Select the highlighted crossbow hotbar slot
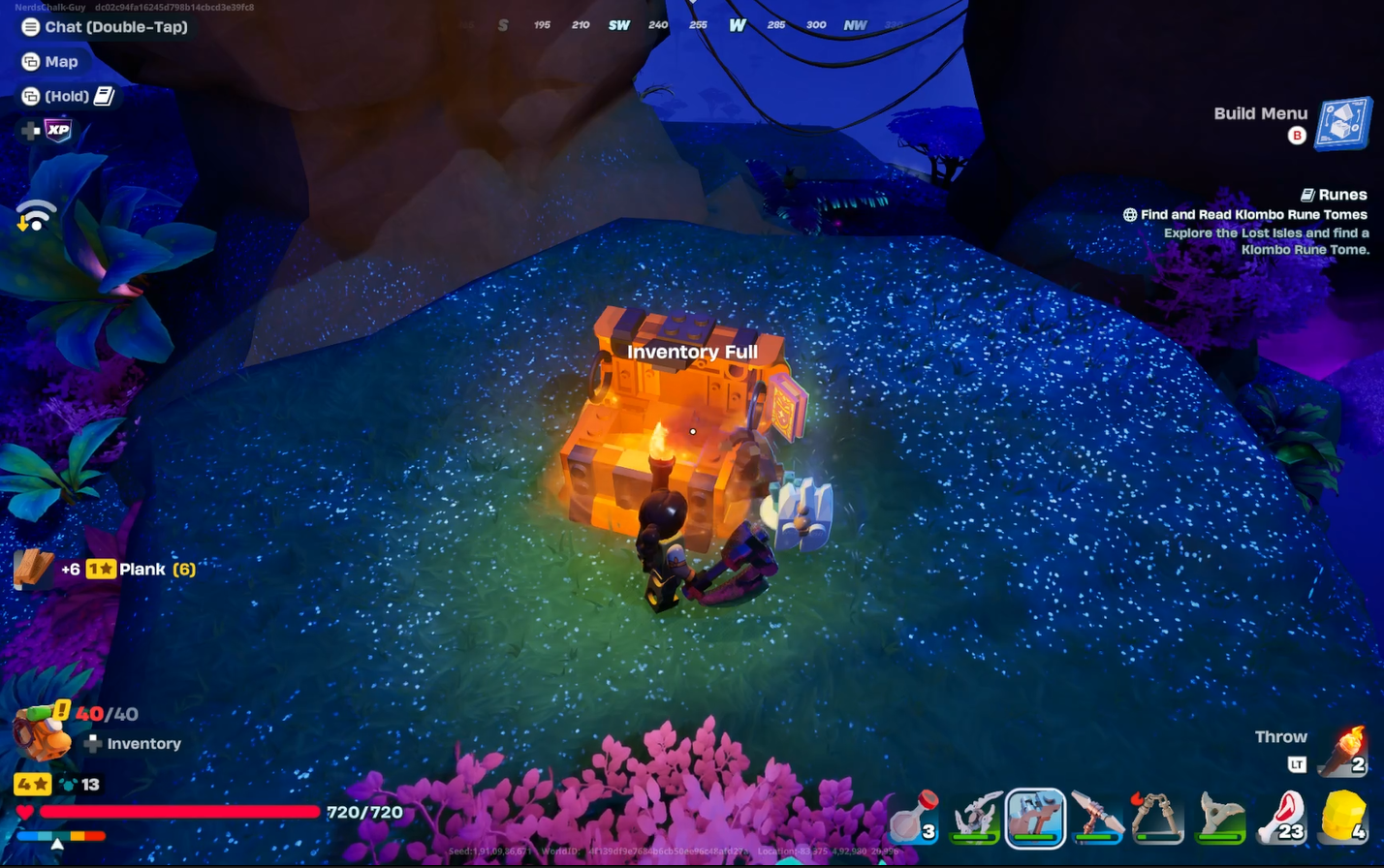 click(1035, 819)
